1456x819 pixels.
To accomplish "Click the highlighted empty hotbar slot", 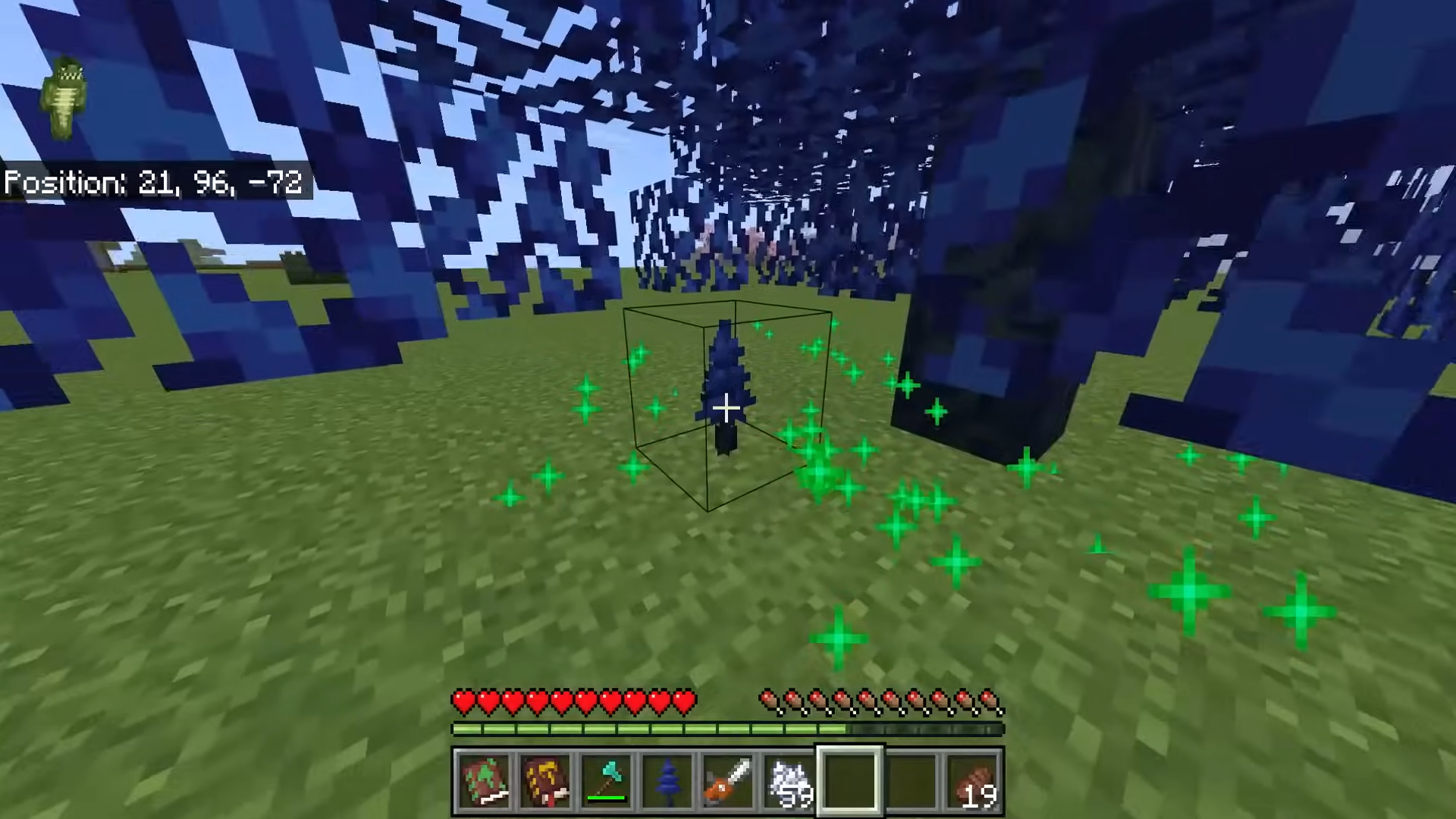I will [849, 782].
